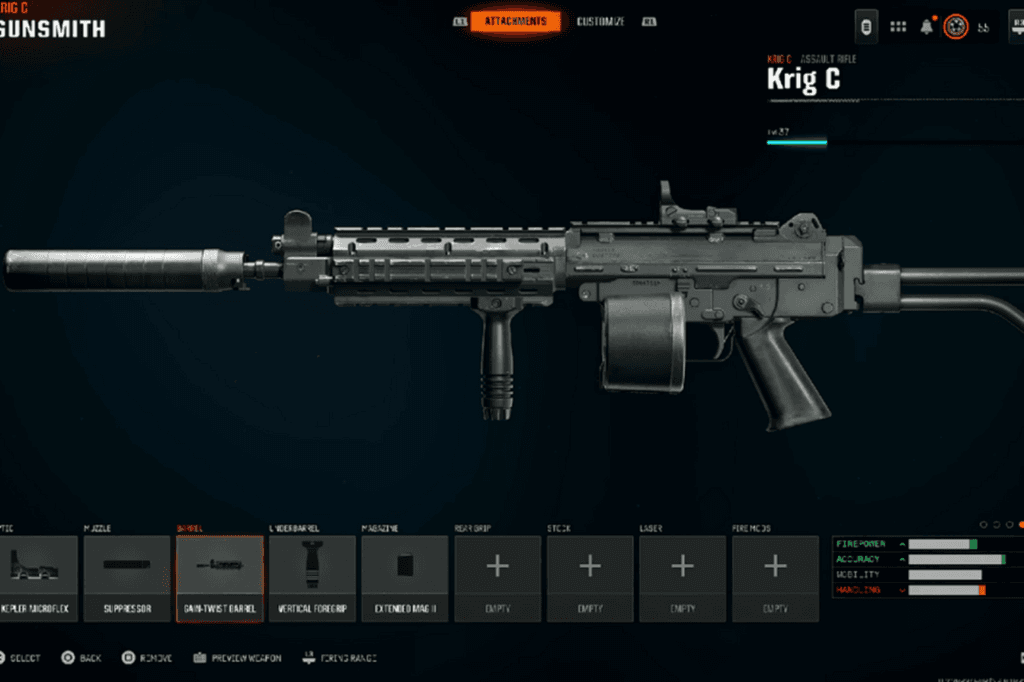1024x682 pixels.
Task: Select the empty Fire Mods slot
Action: pyautogui.click(x=775, y=577)
